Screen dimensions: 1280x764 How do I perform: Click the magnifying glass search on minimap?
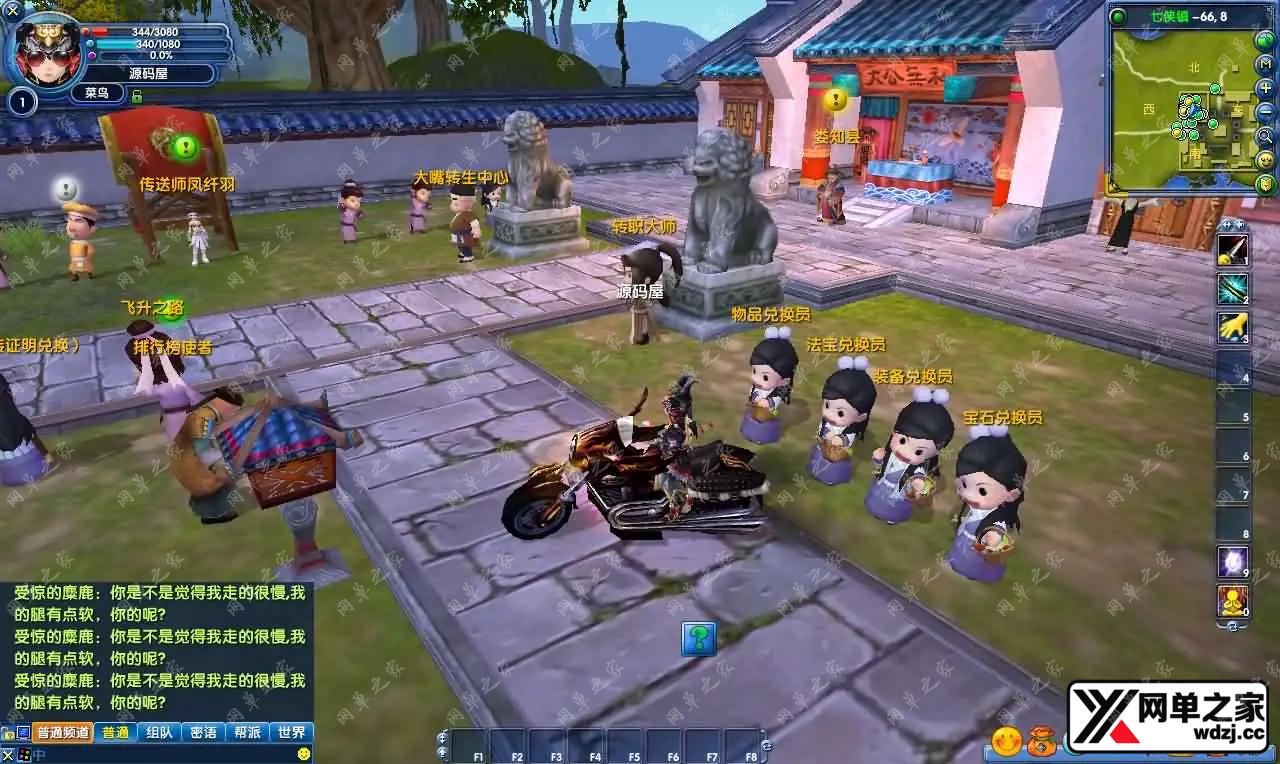(1265, 136)
